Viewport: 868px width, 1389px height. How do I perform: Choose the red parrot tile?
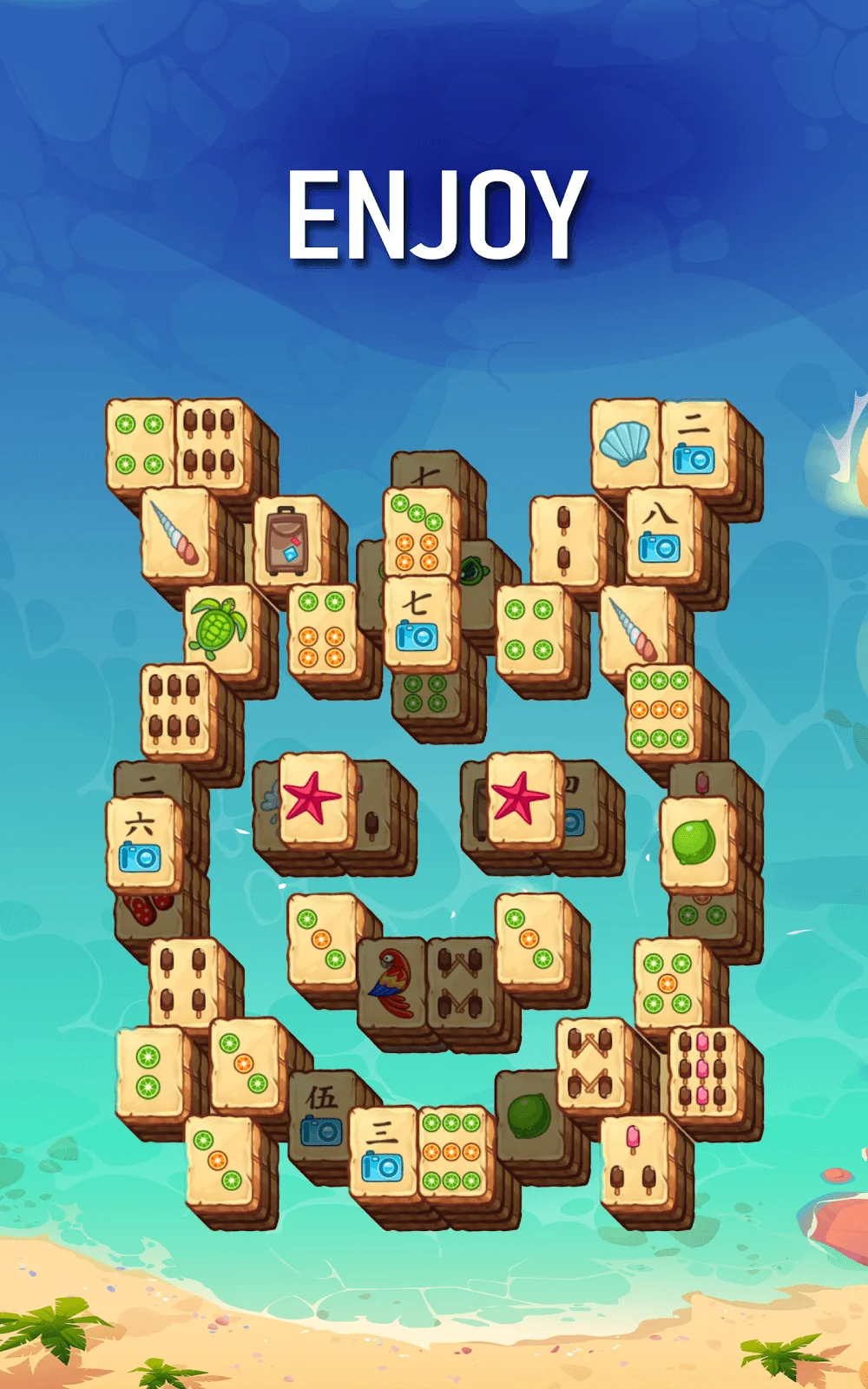[x=391, y=981]
